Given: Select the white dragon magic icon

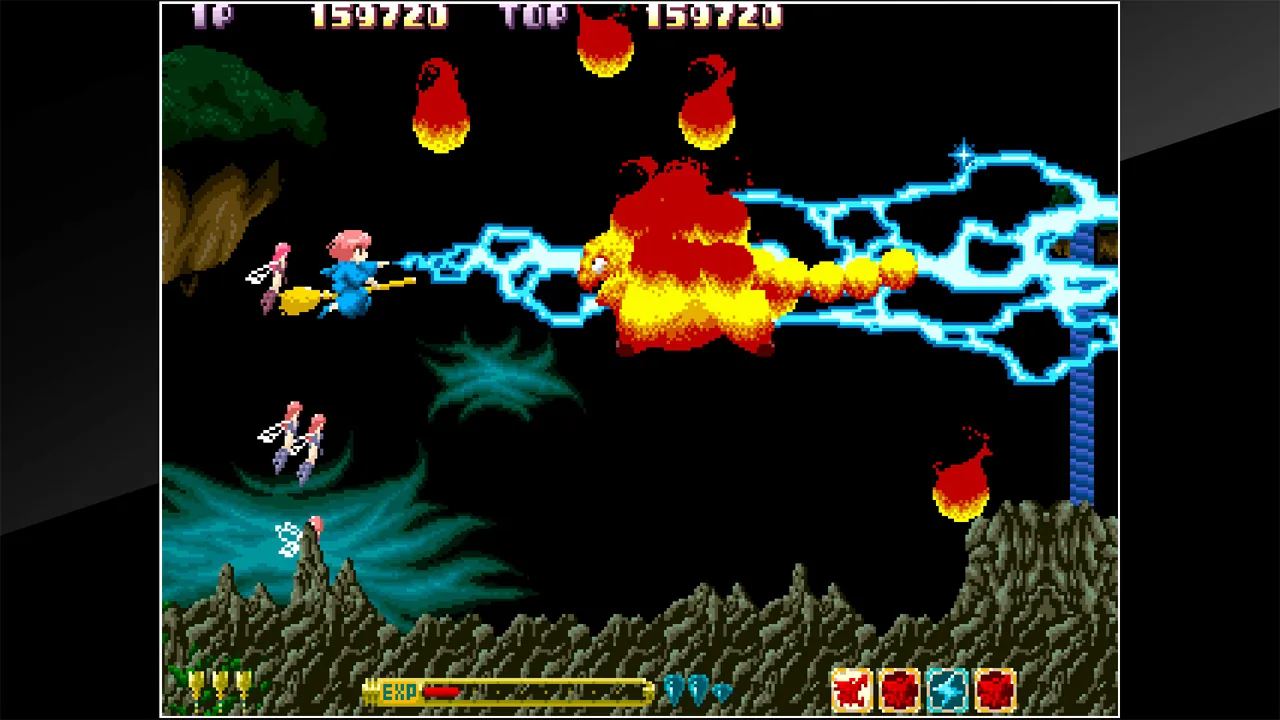Looking at the screenshot, I should 852,688.
